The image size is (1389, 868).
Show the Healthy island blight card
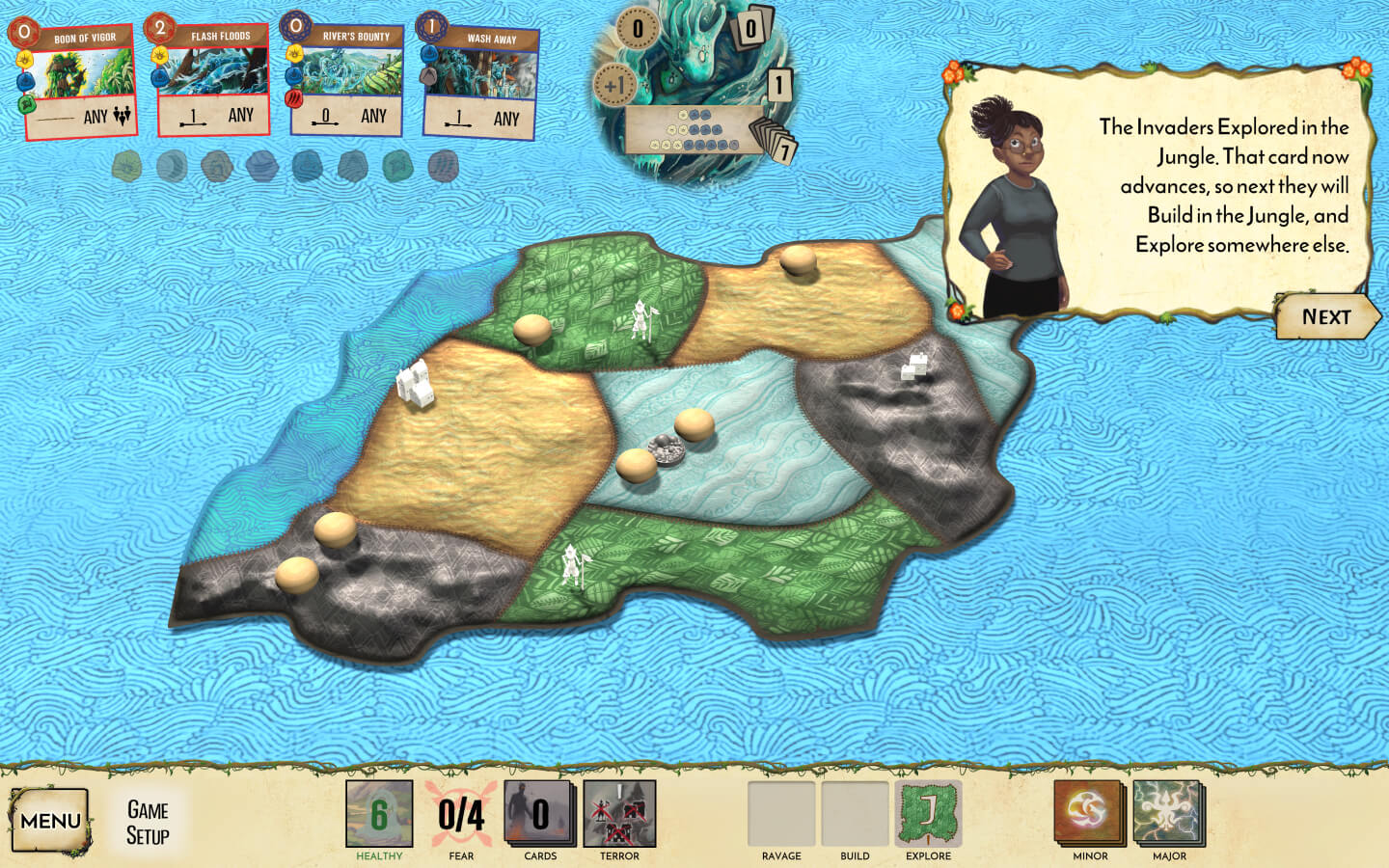pos(379,815)
